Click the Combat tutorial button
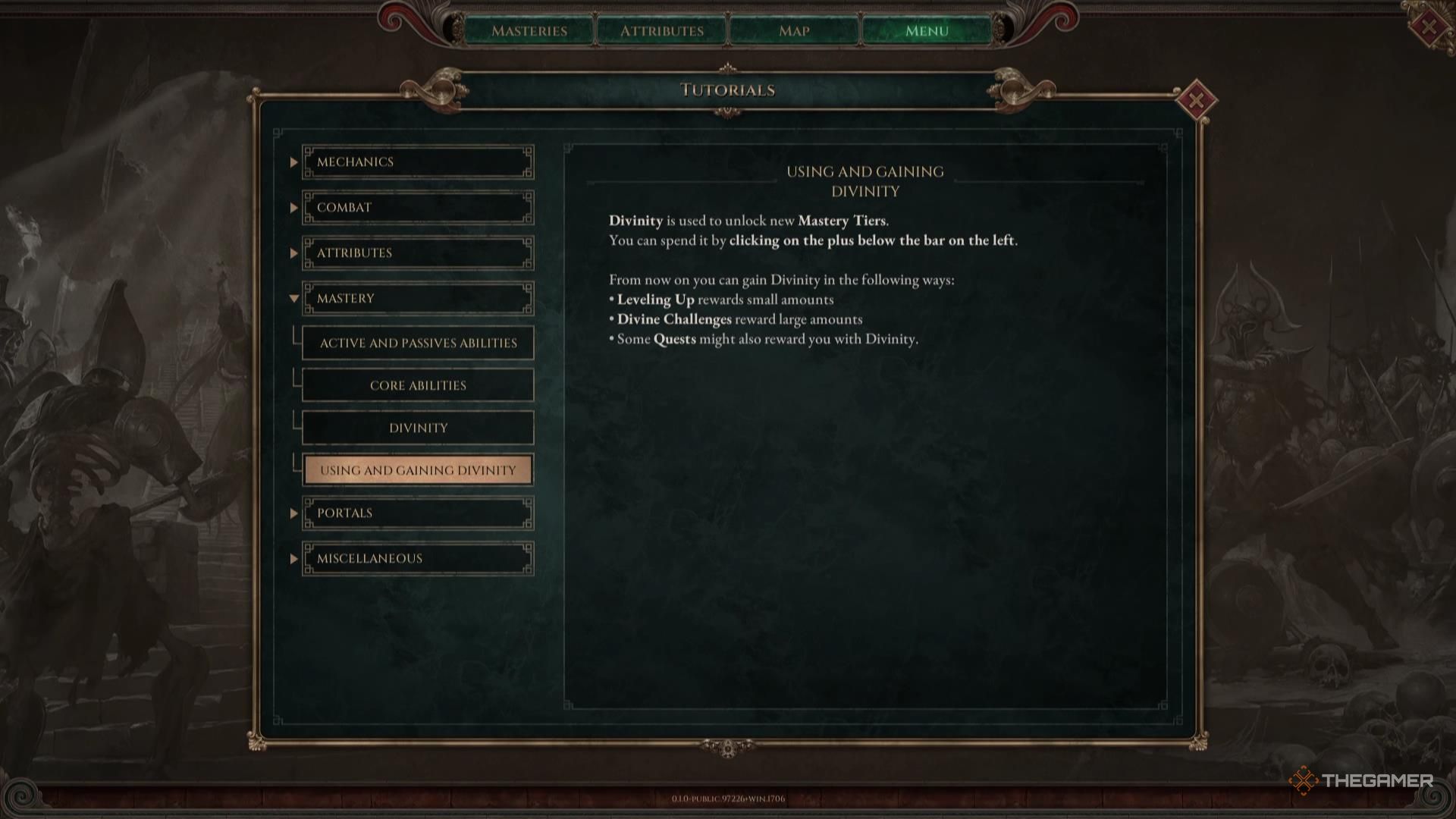The image size is (1456, 819). click(418, 206)
